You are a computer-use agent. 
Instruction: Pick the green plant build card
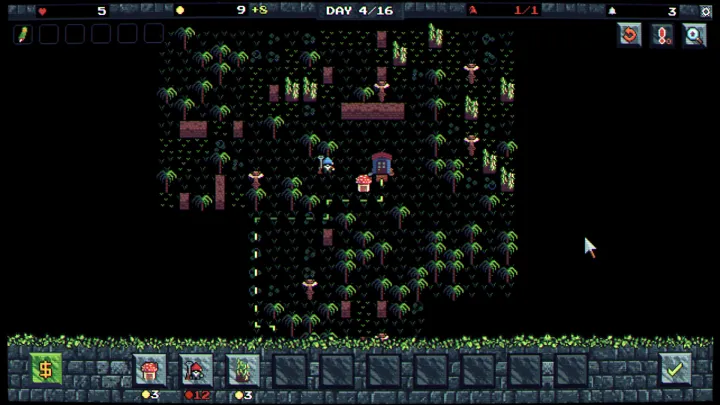(243, 370)
